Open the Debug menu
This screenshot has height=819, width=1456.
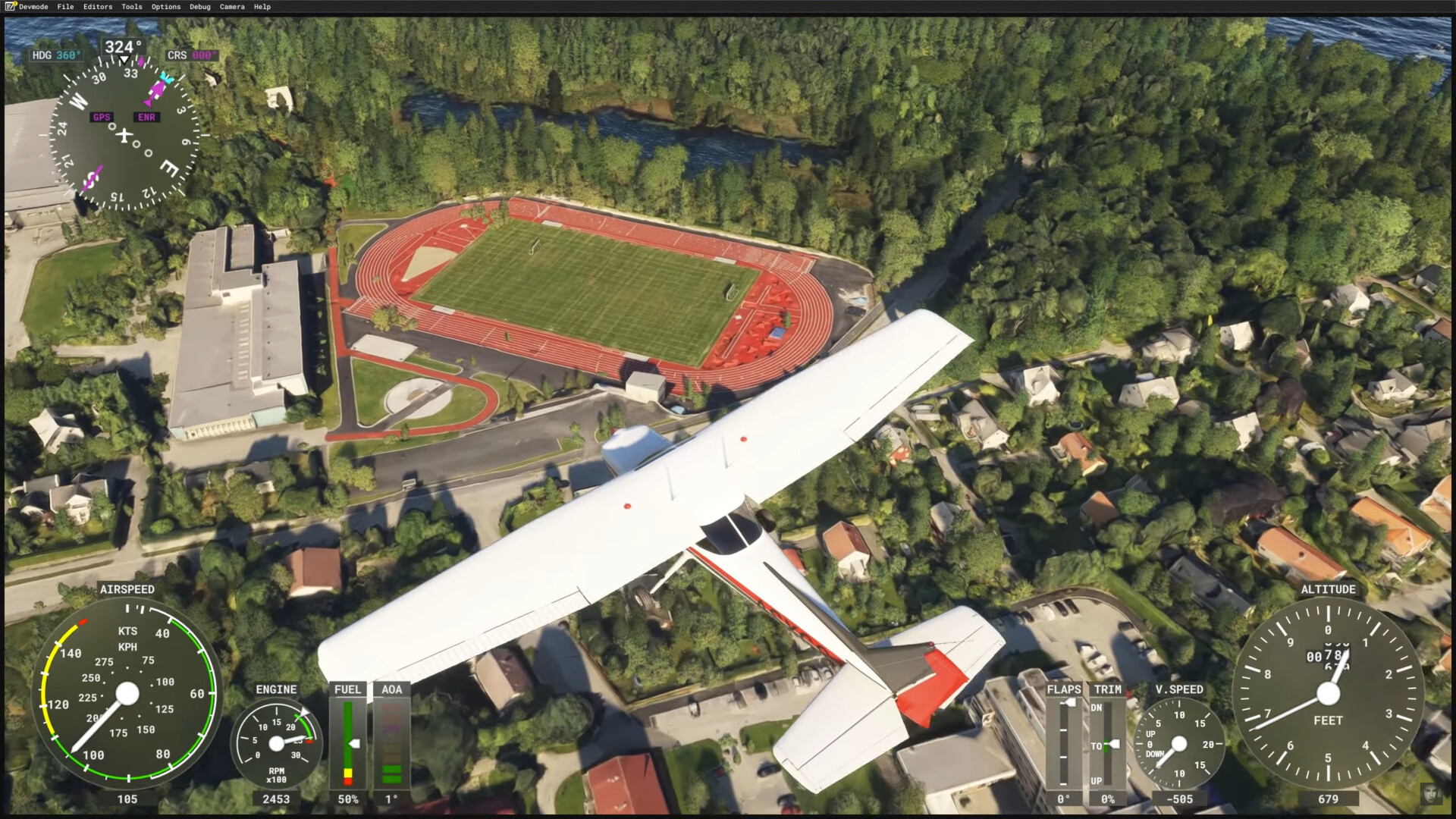pyautogui.click(x=200, y=7)
